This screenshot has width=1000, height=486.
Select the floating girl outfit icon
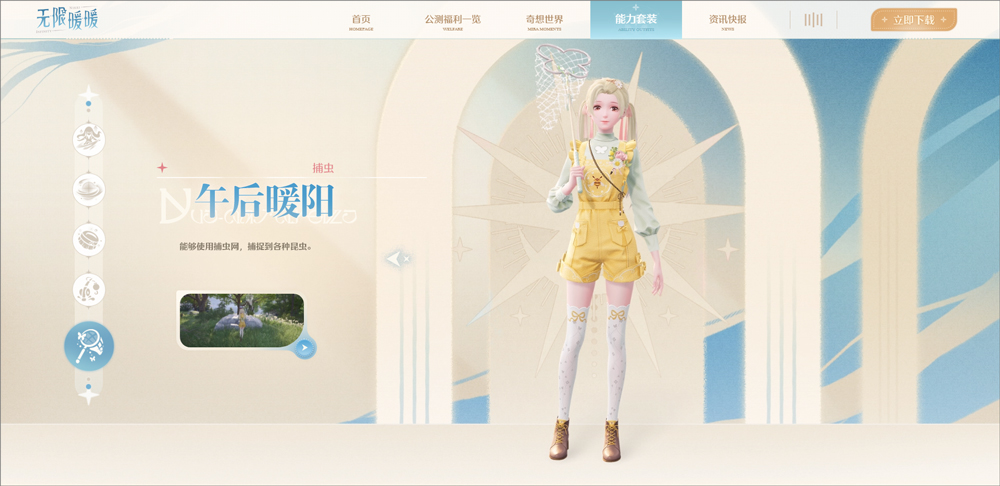click(89, 139)
